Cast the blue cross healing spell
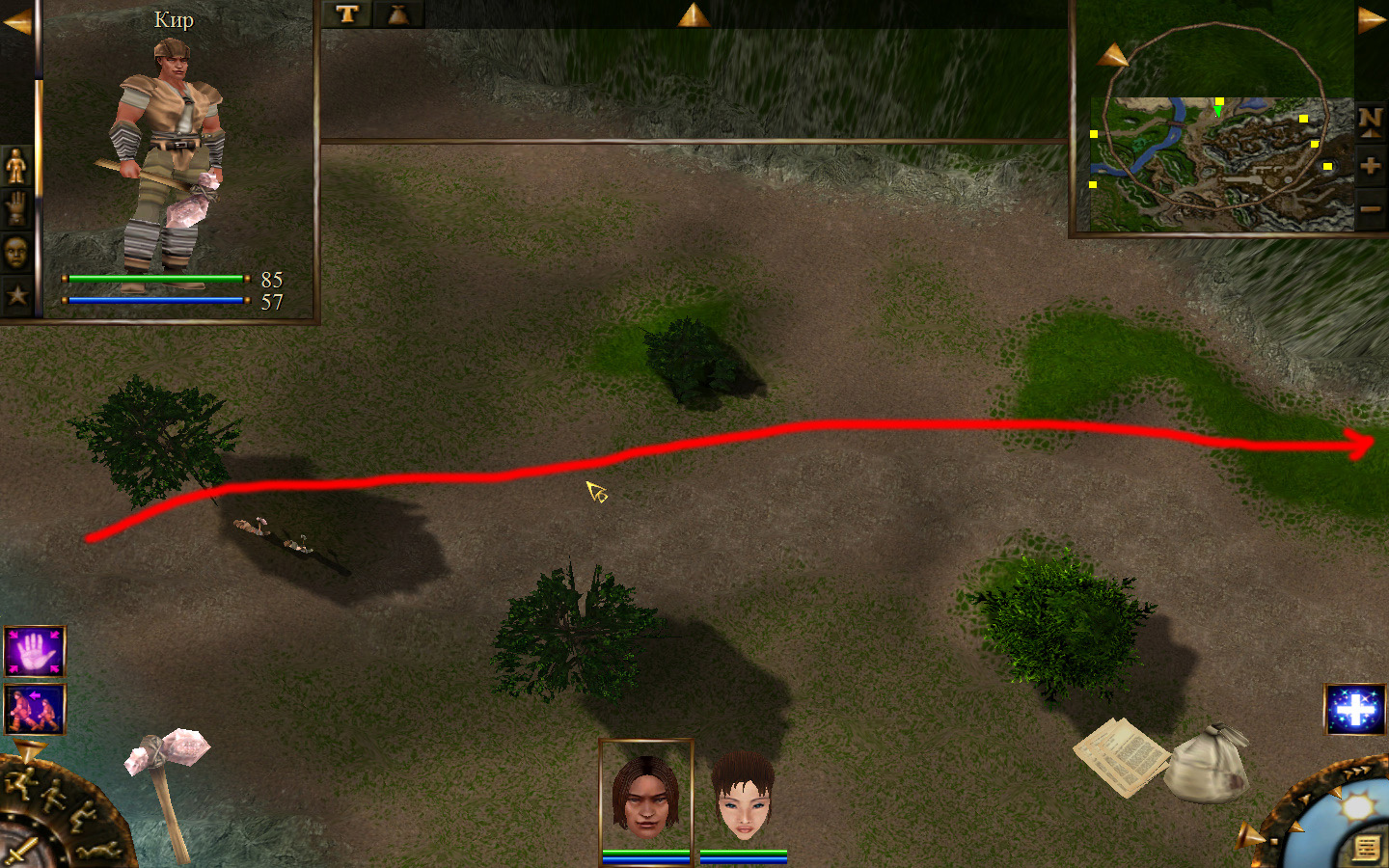1389x868 pixels. [x=1354, y=710]
